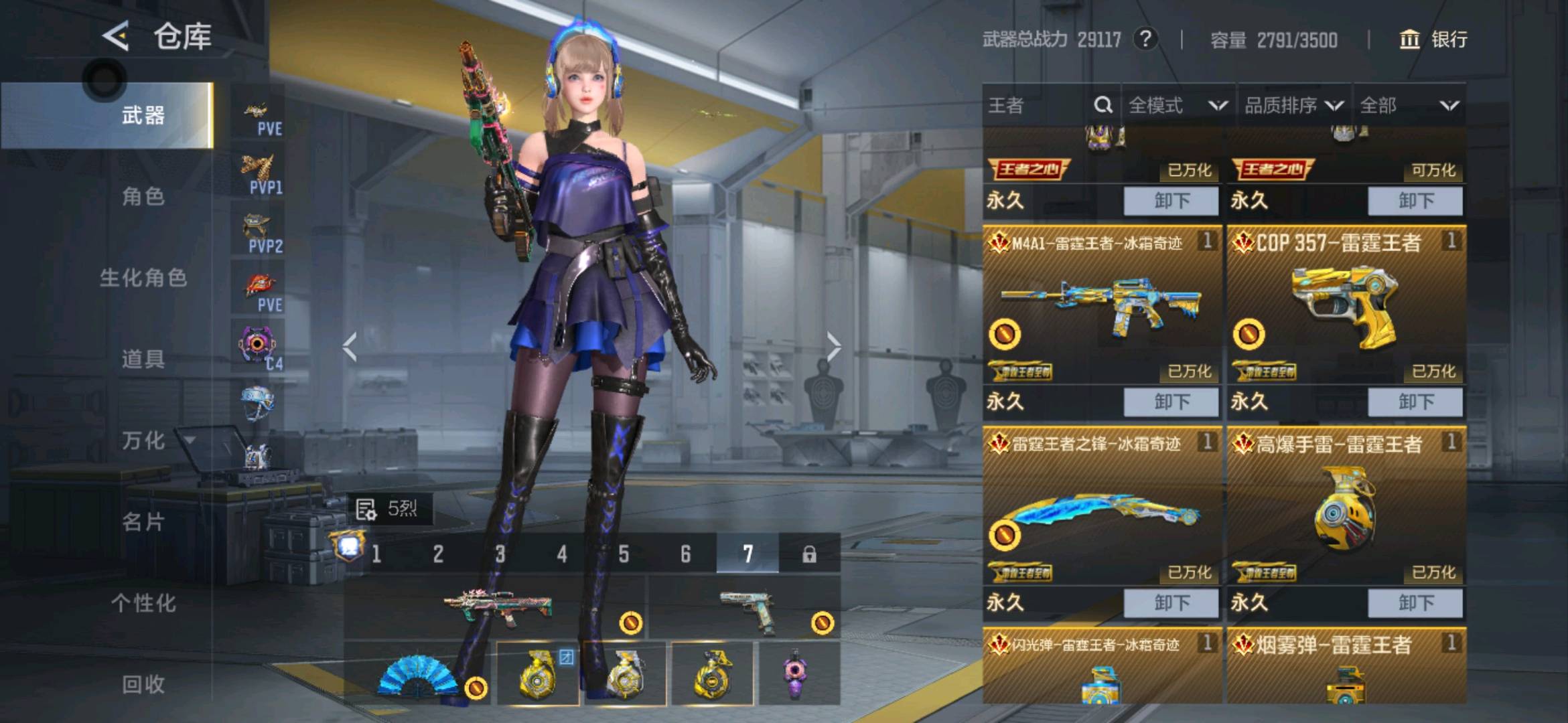Go back from the 仓库 warehouse screen
The image size is (1568, 723).
pos(117,36)
